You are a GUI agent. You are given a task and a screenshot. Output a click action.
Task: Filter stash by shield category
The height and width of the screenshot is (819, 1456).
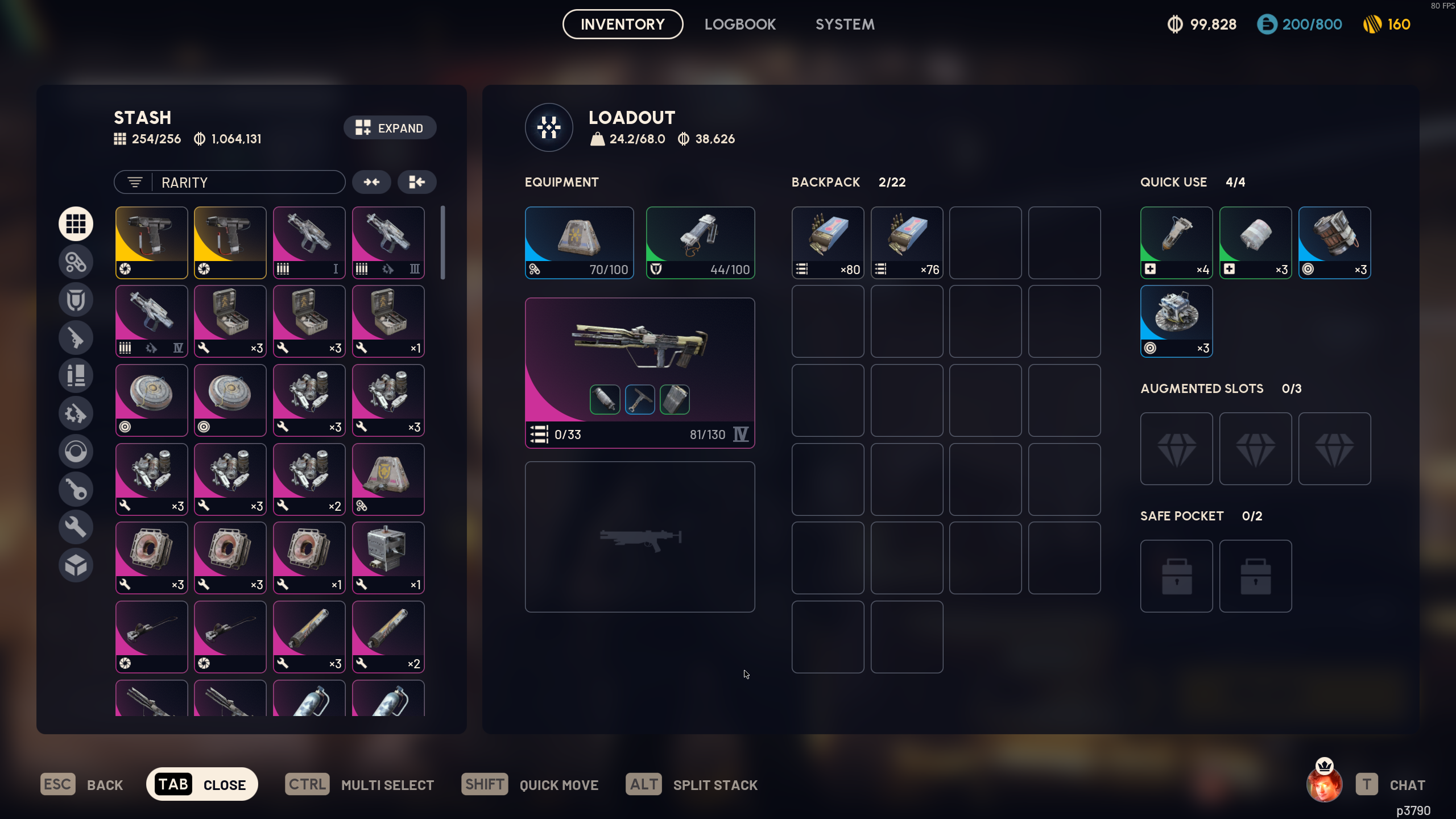[x=76, y=300]
